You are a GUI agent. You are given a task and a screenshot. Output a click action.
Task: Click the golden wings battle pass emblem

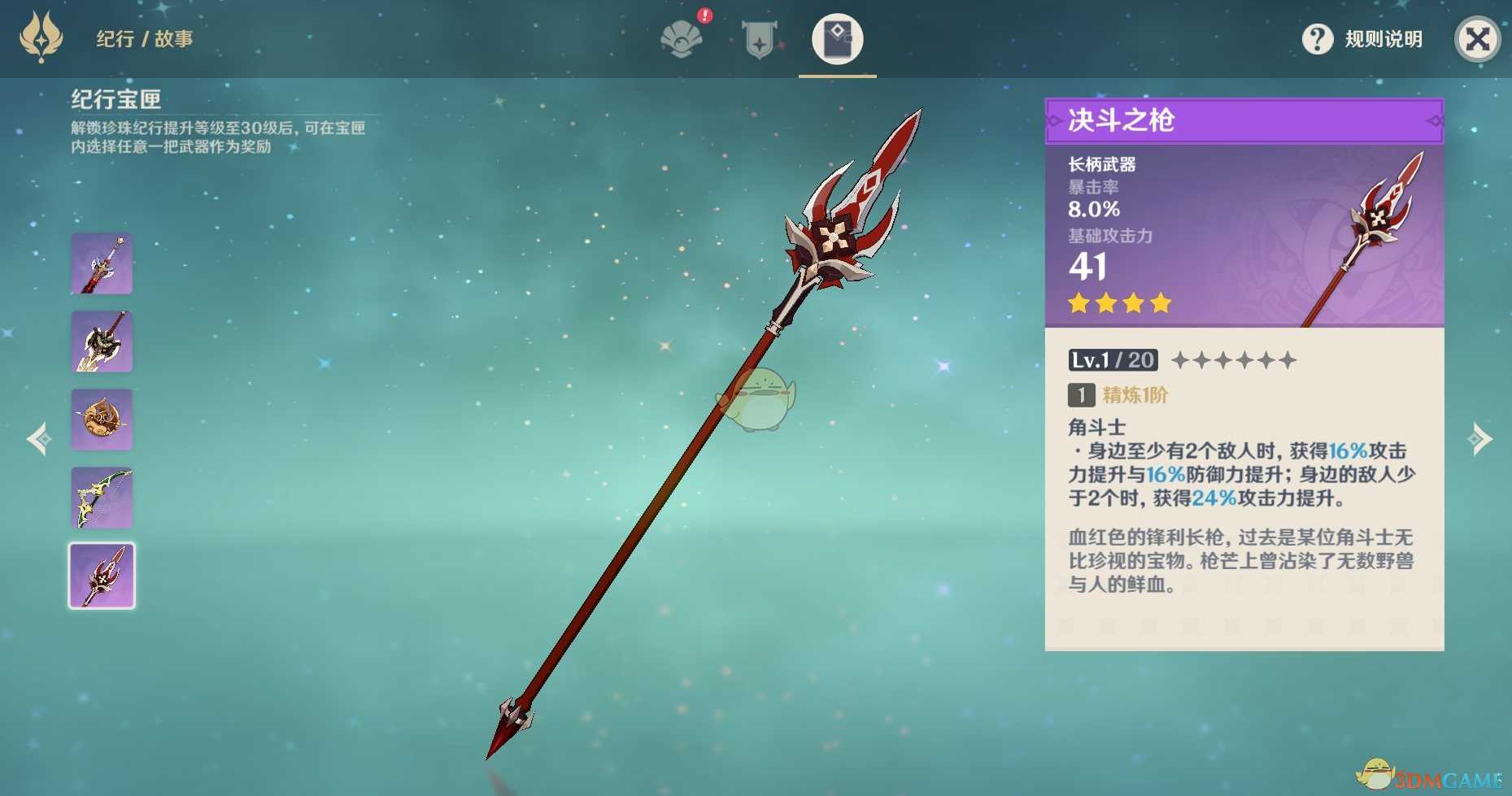point(41,37)
